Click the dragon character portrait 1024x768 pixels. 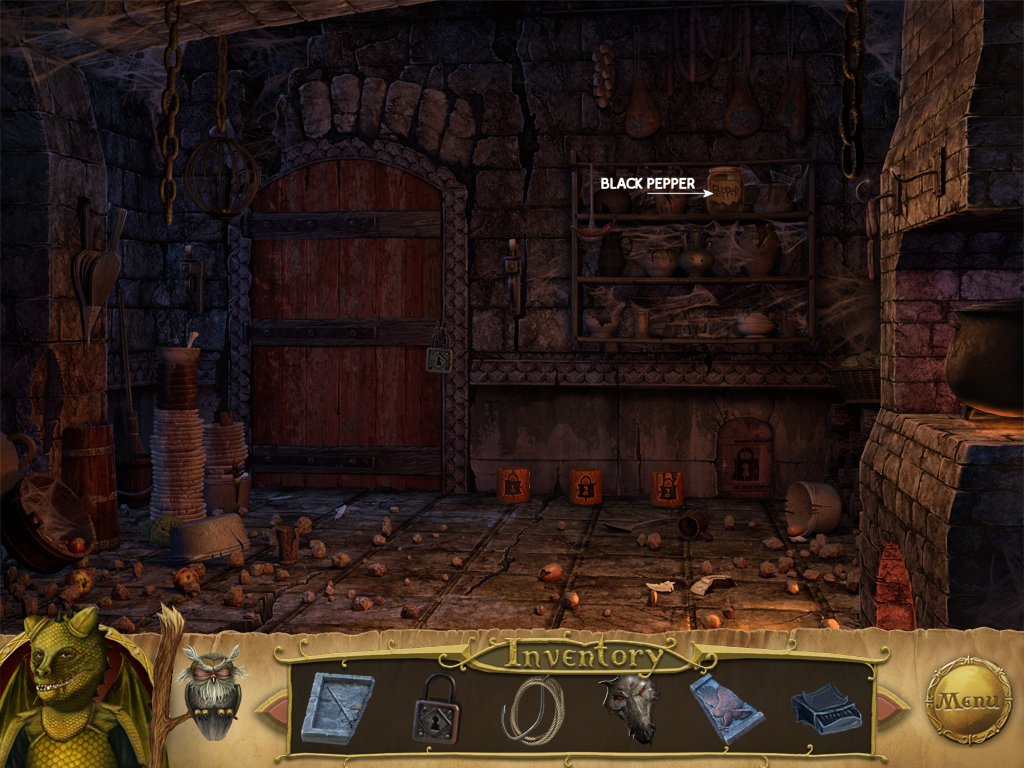point(70,690)
